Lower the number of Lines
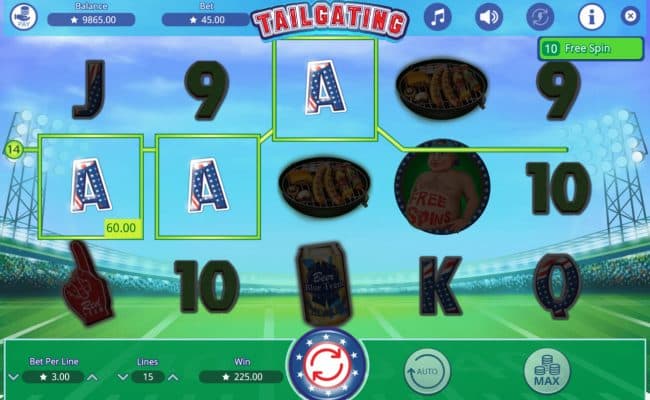The width and height of the screenshot is (650, 400). [121, 377]
